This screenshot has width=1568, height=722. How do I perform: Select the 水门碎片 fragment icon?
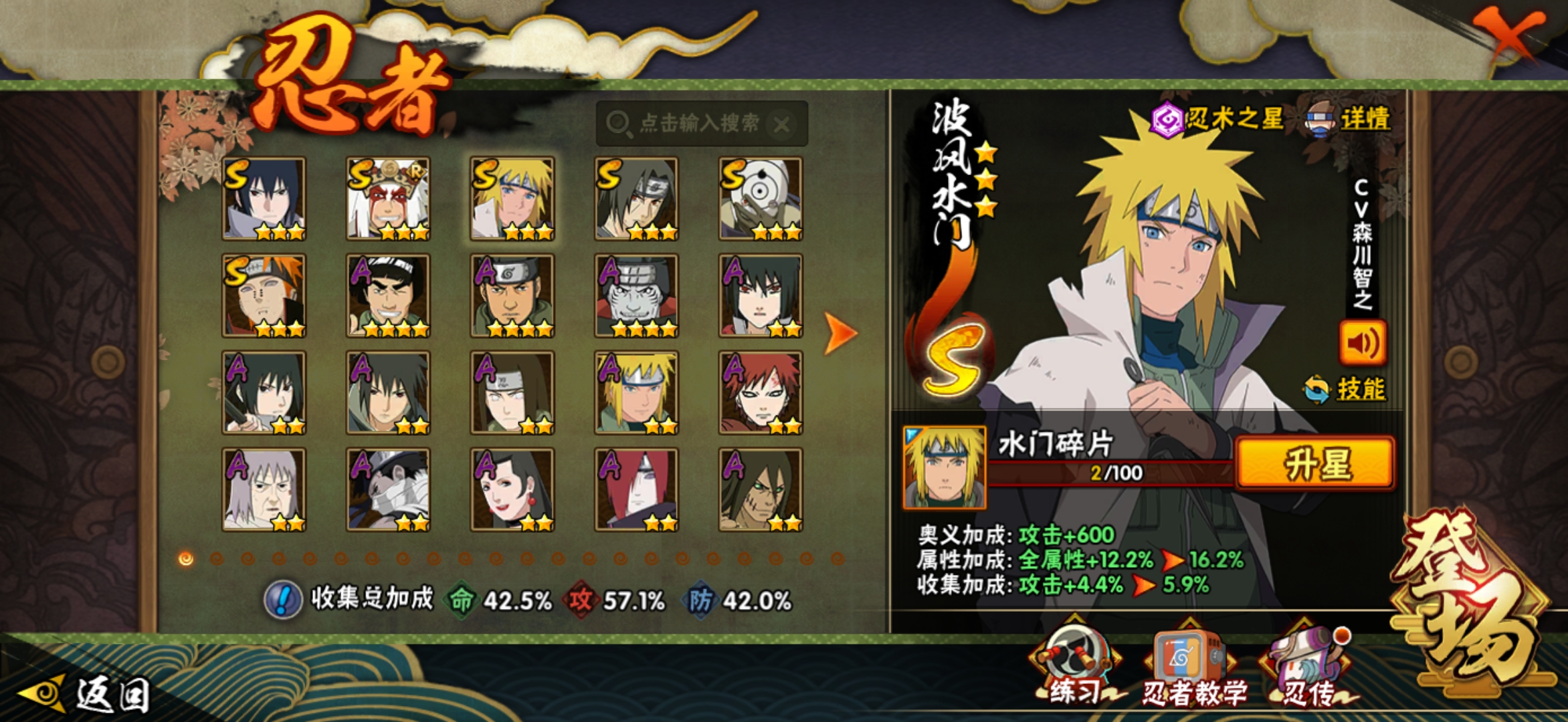pyautogui.click(x=944, y=467)
